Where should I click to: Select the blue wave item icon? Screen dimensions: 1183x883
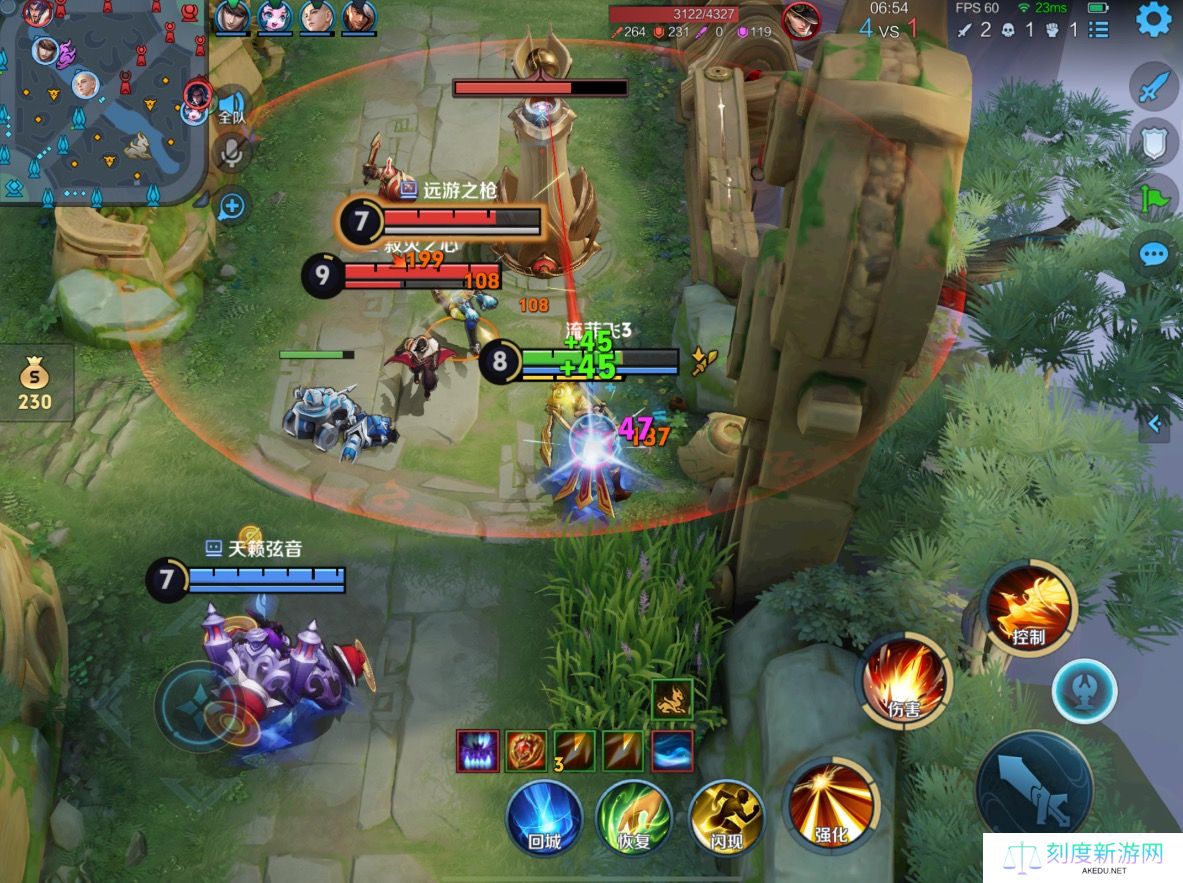point(672,750)
